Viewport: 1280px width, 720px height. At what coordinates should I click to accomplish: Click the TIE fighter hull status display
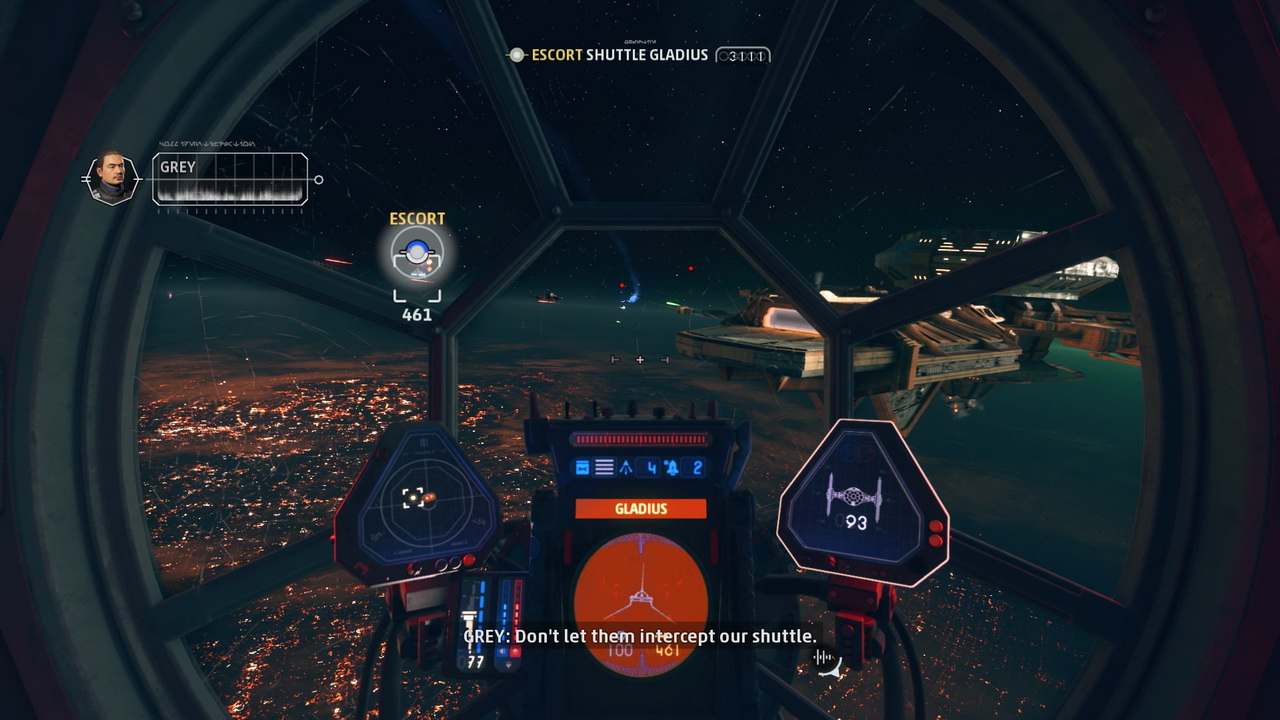pos(857,498)
